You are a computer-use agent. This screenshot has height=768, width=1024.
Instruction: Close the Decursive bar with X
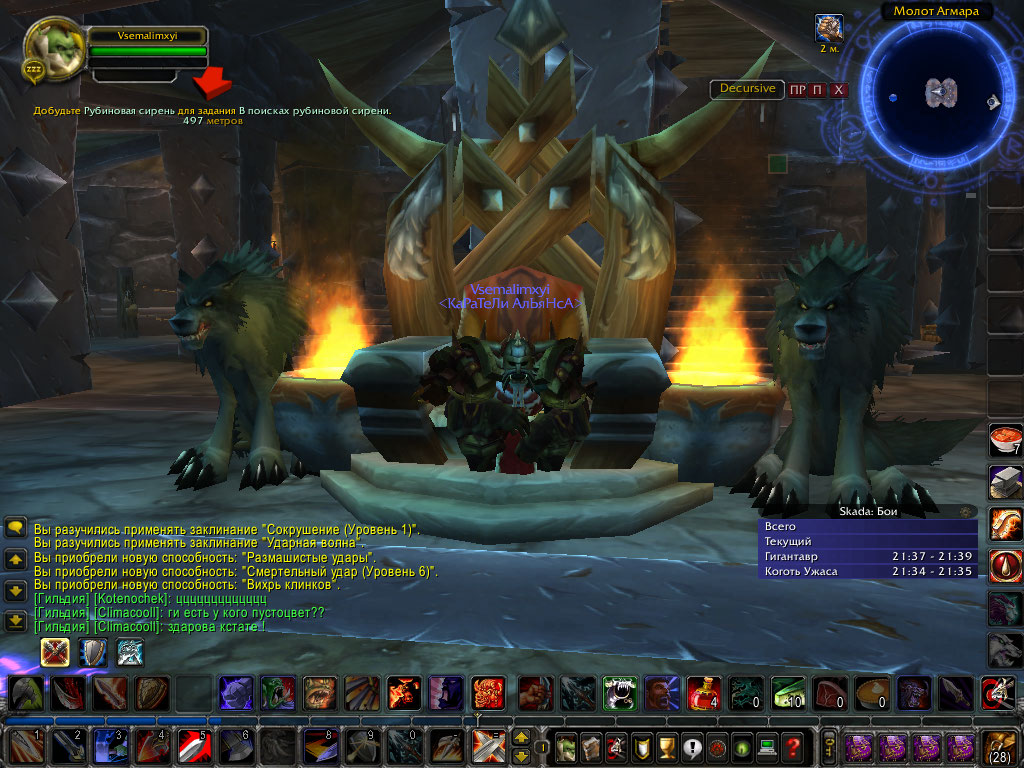[x=839, y=90]
